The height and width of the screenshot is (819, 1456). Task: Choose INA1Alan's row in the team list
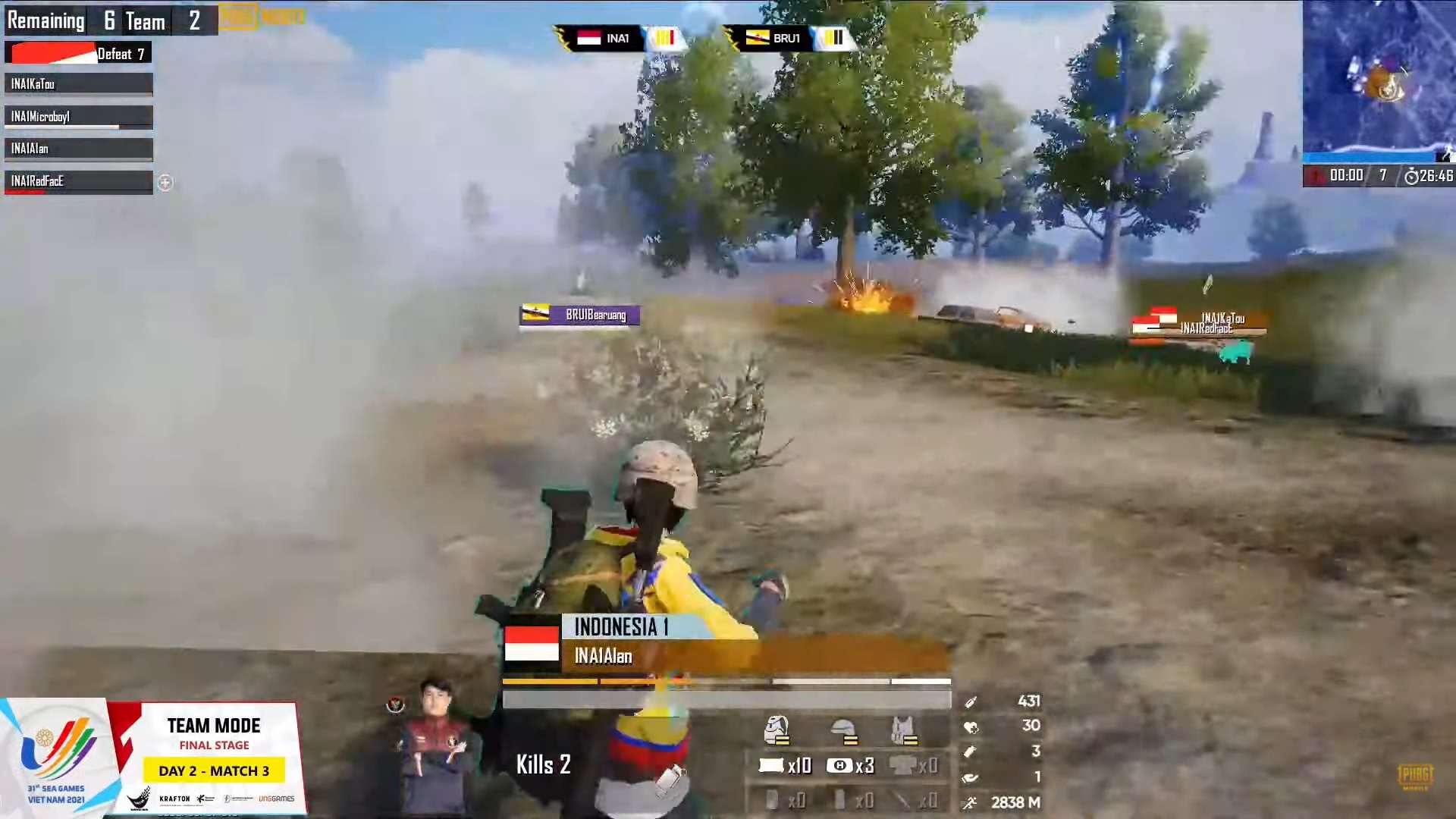pyautogui.click(x=78, y=149)
